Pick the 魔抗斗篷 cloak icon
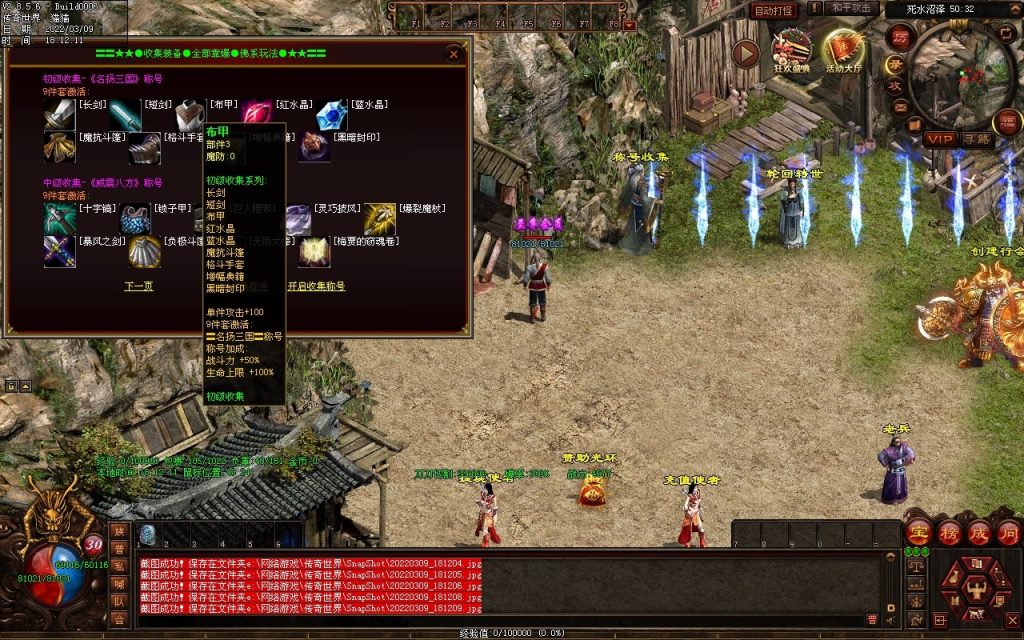Screen dimensions: 1024x640 (59, 149)
